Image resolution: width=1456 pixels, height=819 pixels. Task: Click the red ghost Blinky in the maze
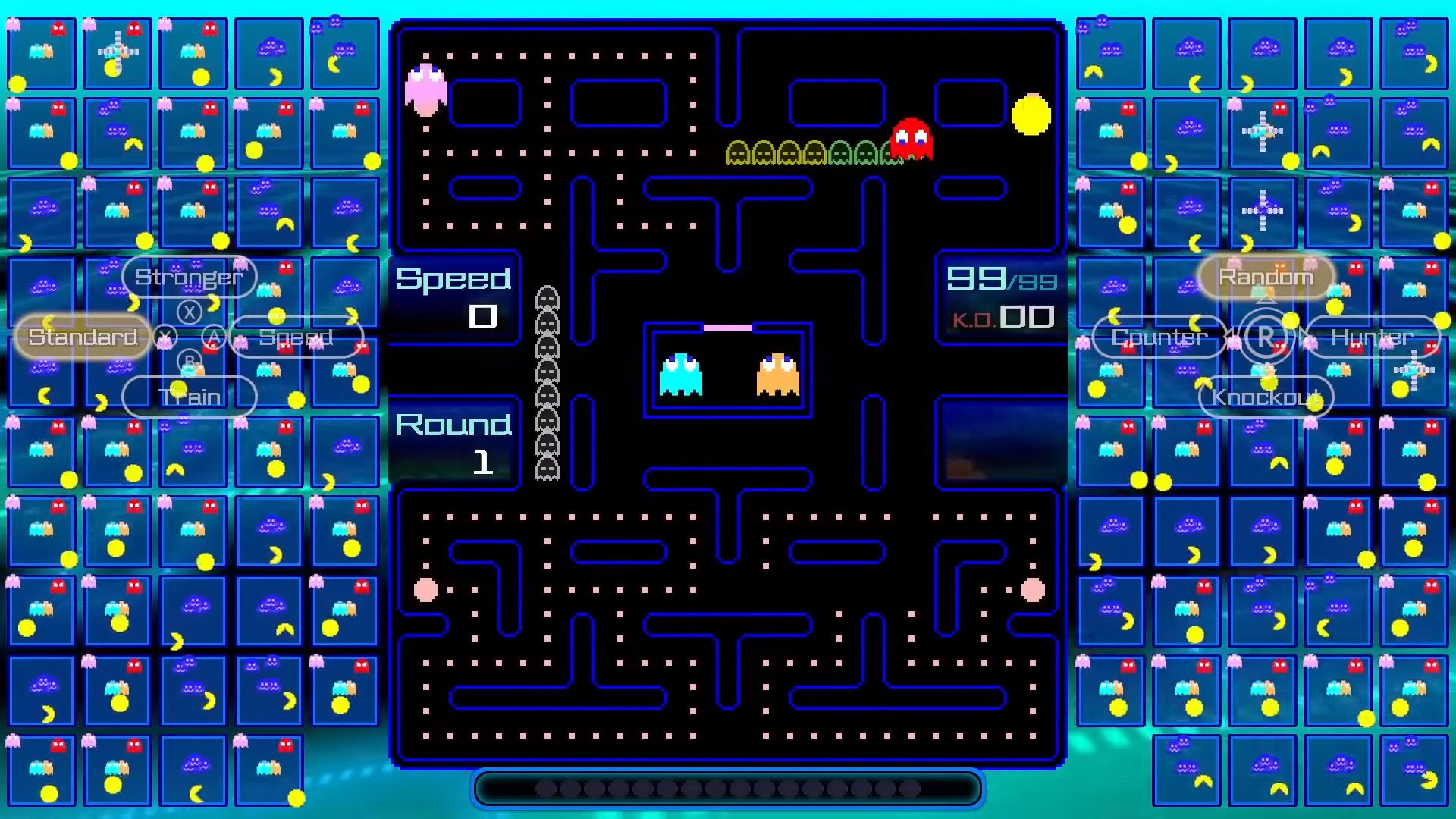909,139
